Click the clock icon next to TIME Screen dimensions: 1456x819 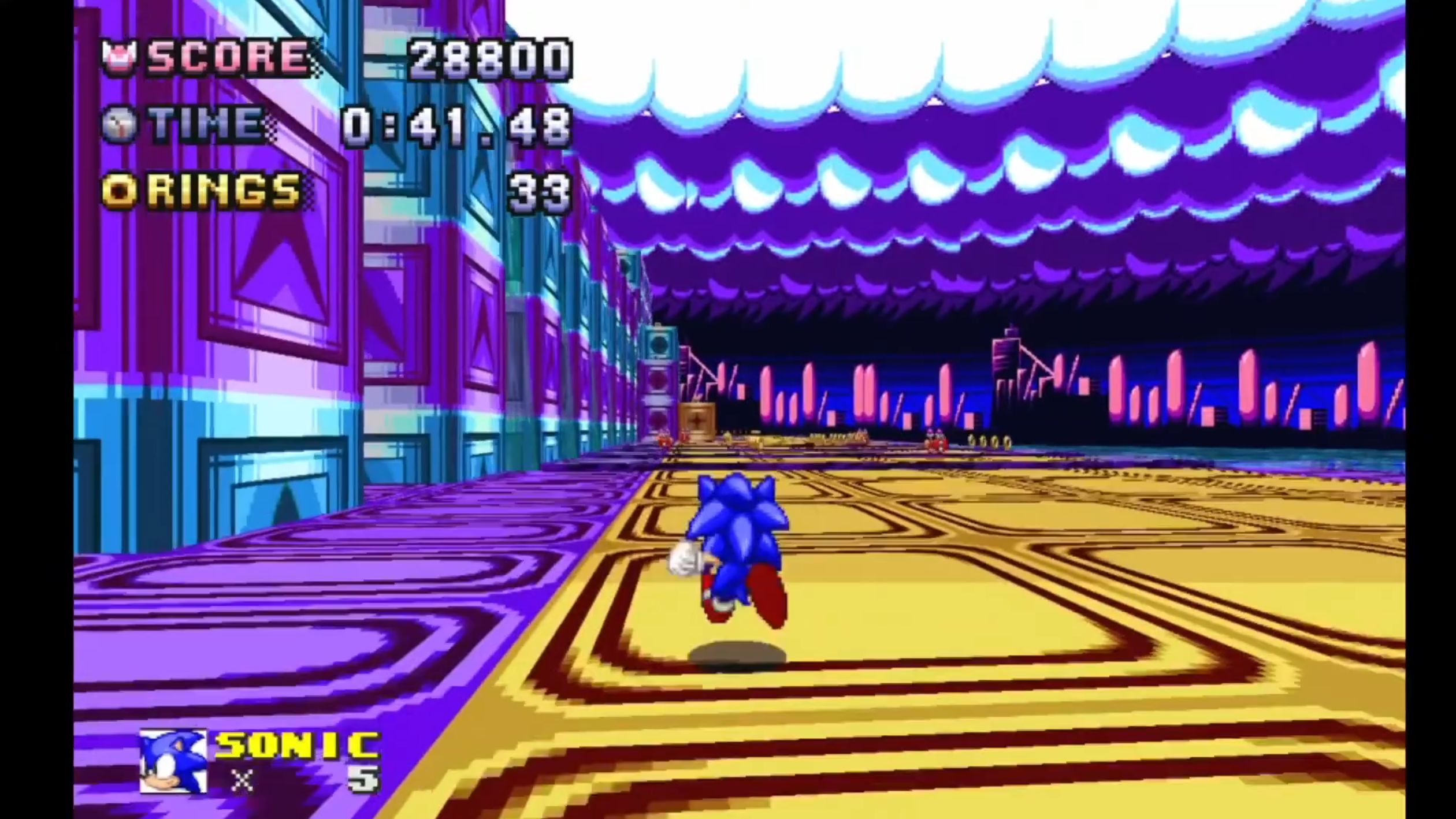pos(121,125)
